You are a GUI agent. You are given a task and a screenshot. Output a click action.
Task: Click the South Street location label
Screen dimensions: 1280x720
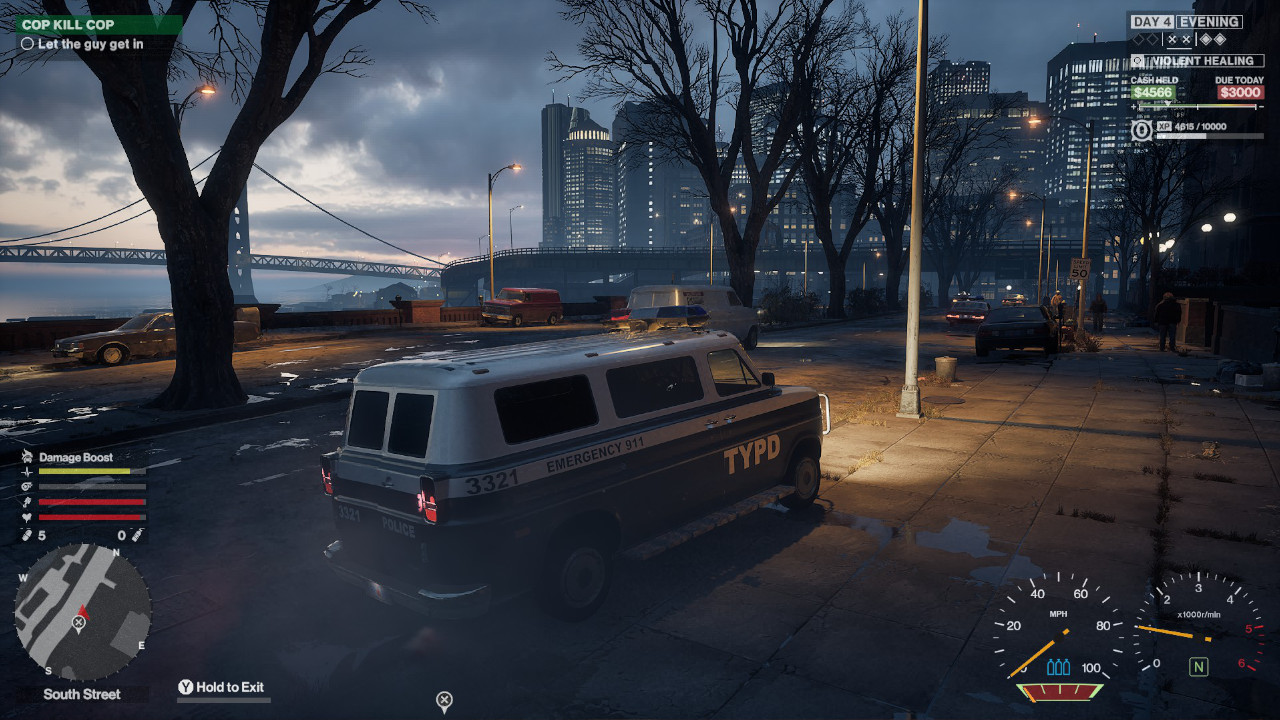click(x=82, y=694)
